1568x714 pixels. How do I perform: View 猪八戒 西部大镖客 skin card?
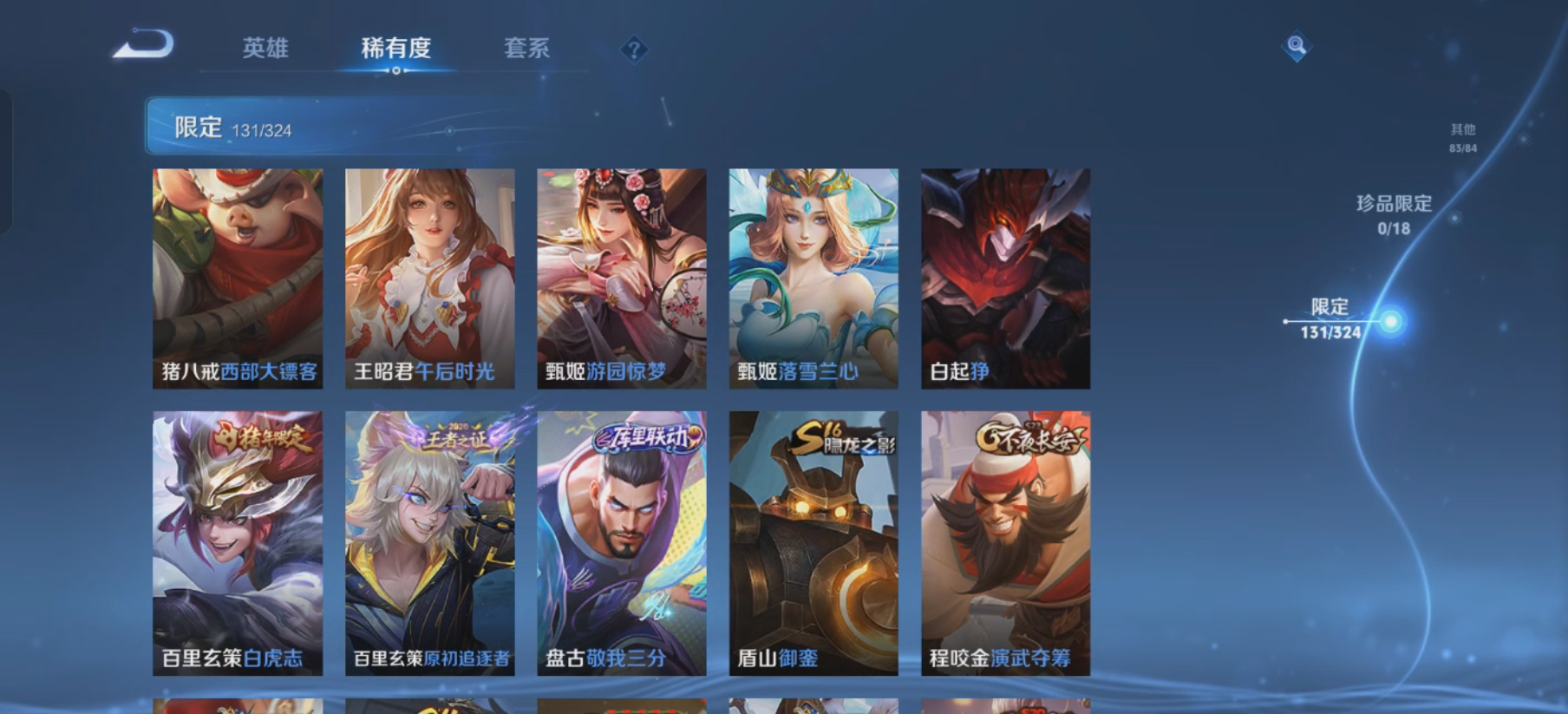[238, 278]
